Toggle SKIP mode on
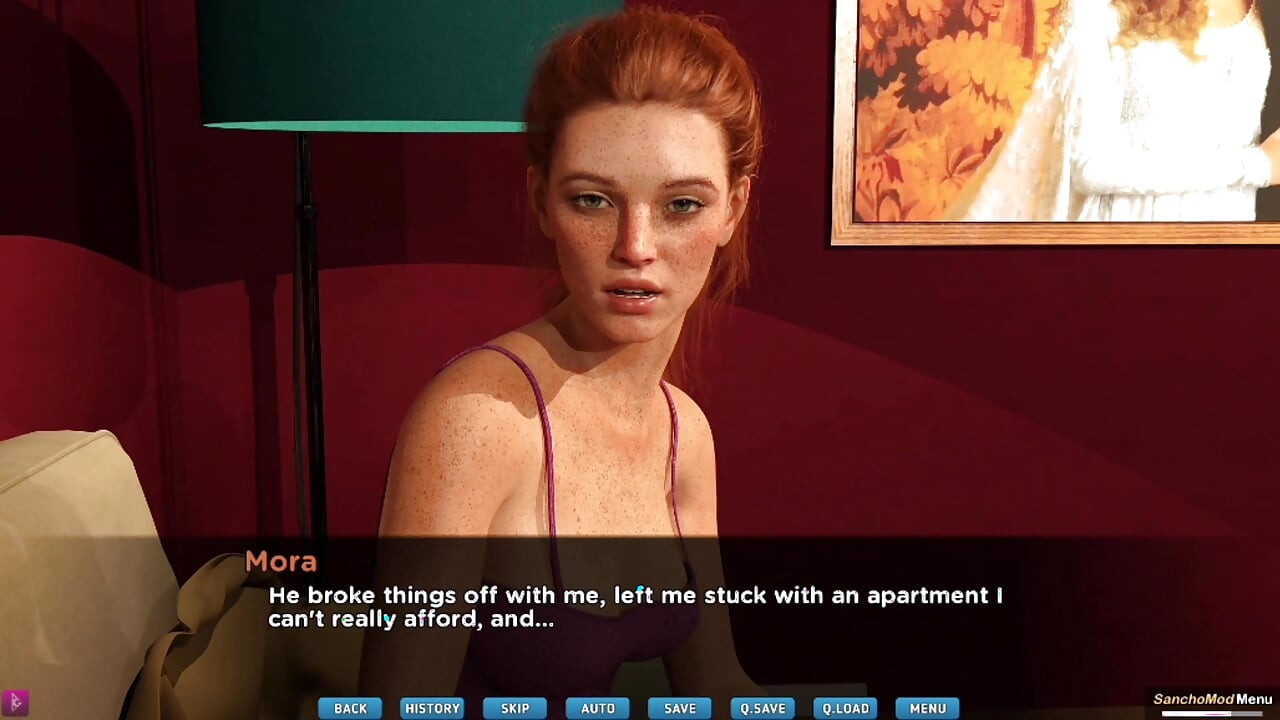This screenshot has height=720, width=1280. (x=514, y=708)
